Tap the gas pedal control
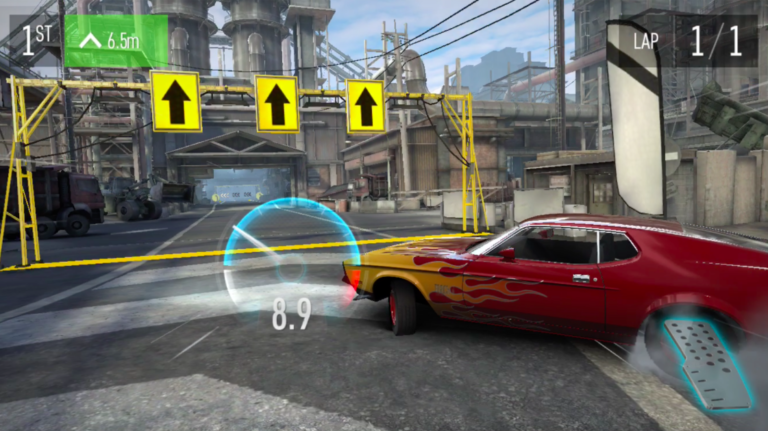The image size is (768, 431). click(x=711, y=361)
